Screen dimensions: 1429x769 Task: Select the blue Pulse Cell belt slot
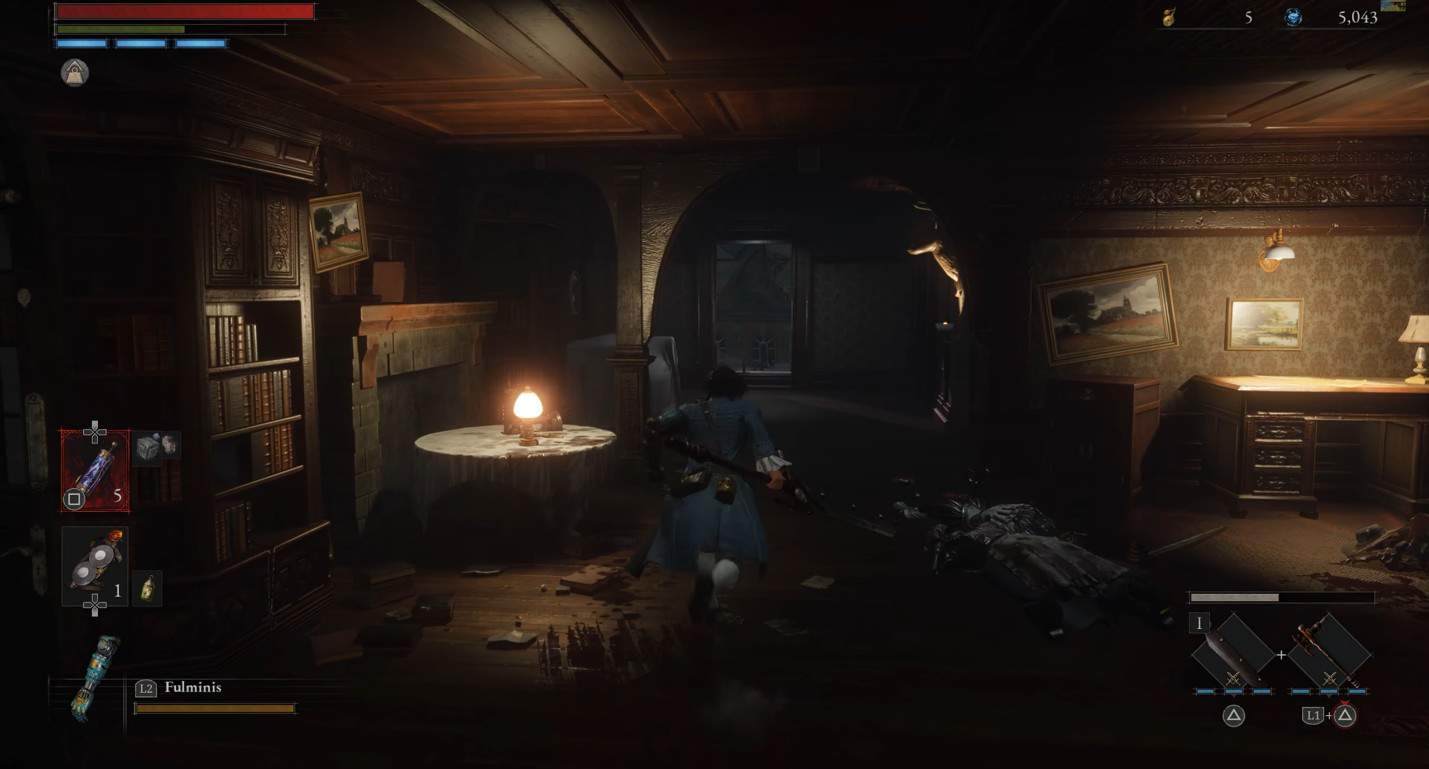[x=94, y=470]
